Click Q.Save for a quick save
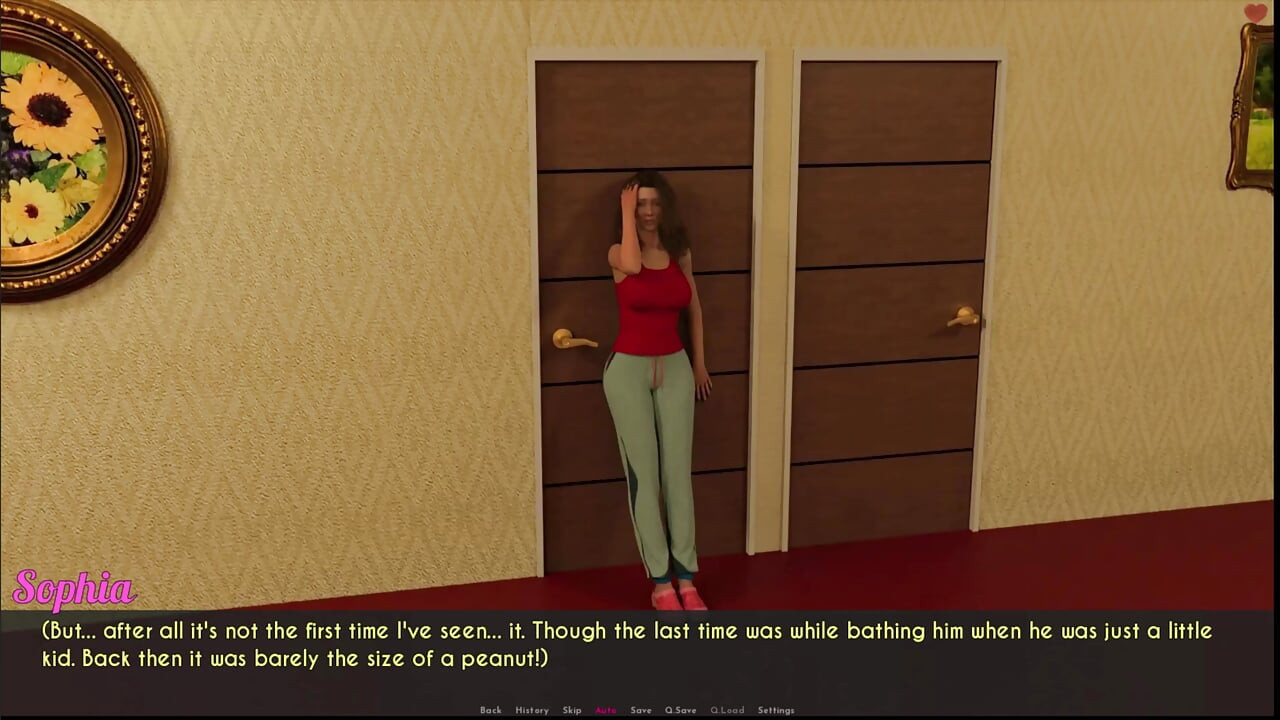The height and width of the screenshot is (720, 1280). 680,709
